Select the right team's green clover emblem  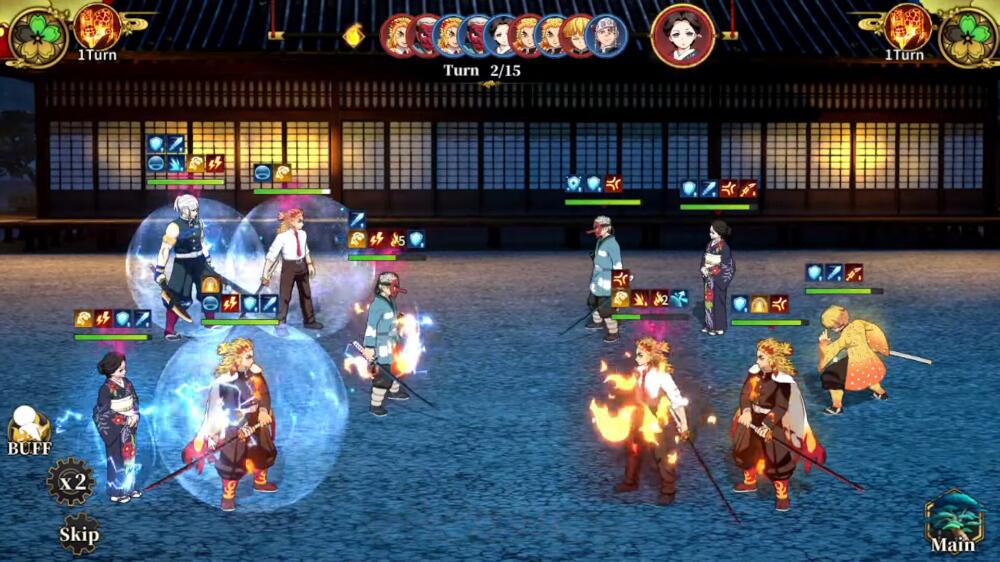[967, 37]
